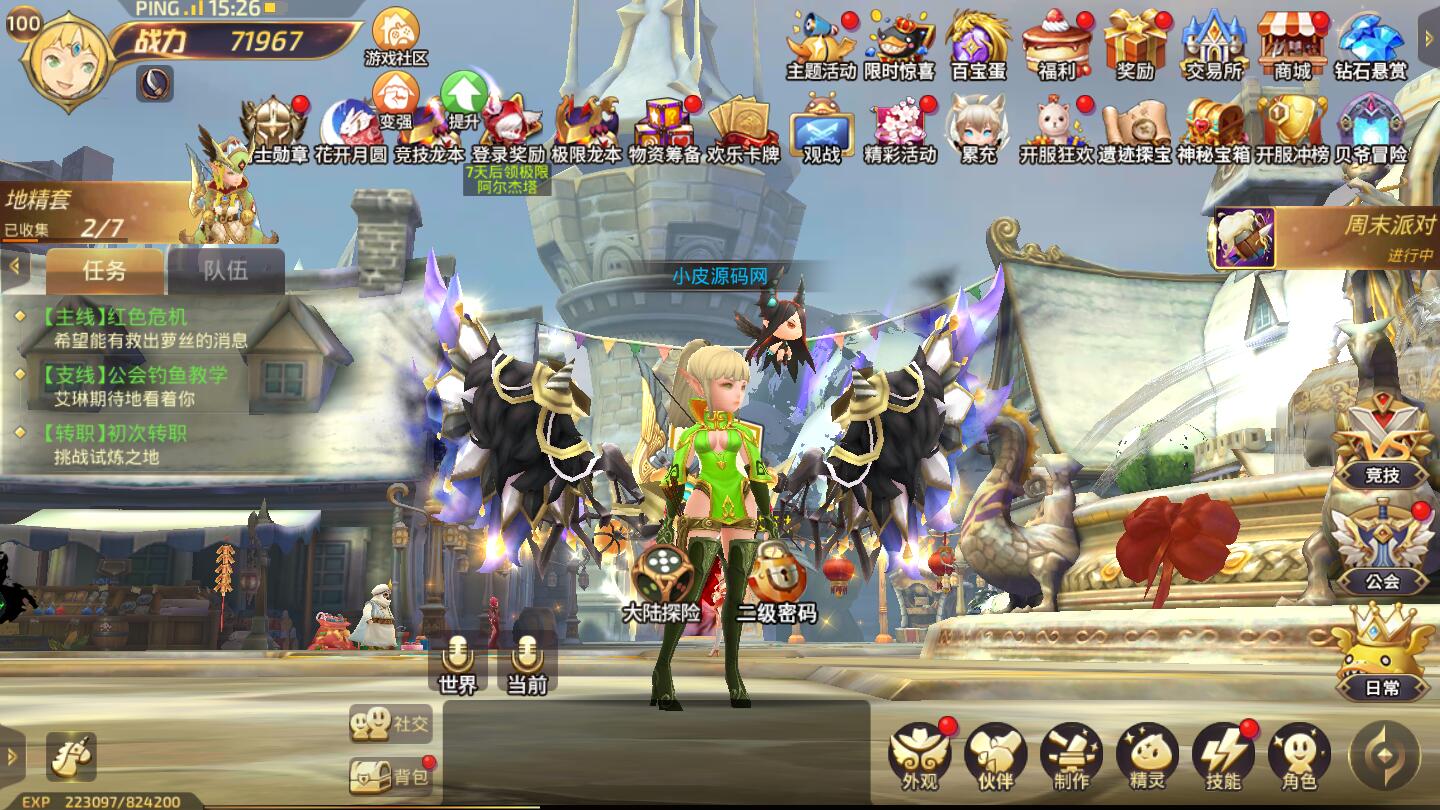Open the 百宝蛋 egg event
The height and width of the screenshot is (810, 1440).
[977, 44]
